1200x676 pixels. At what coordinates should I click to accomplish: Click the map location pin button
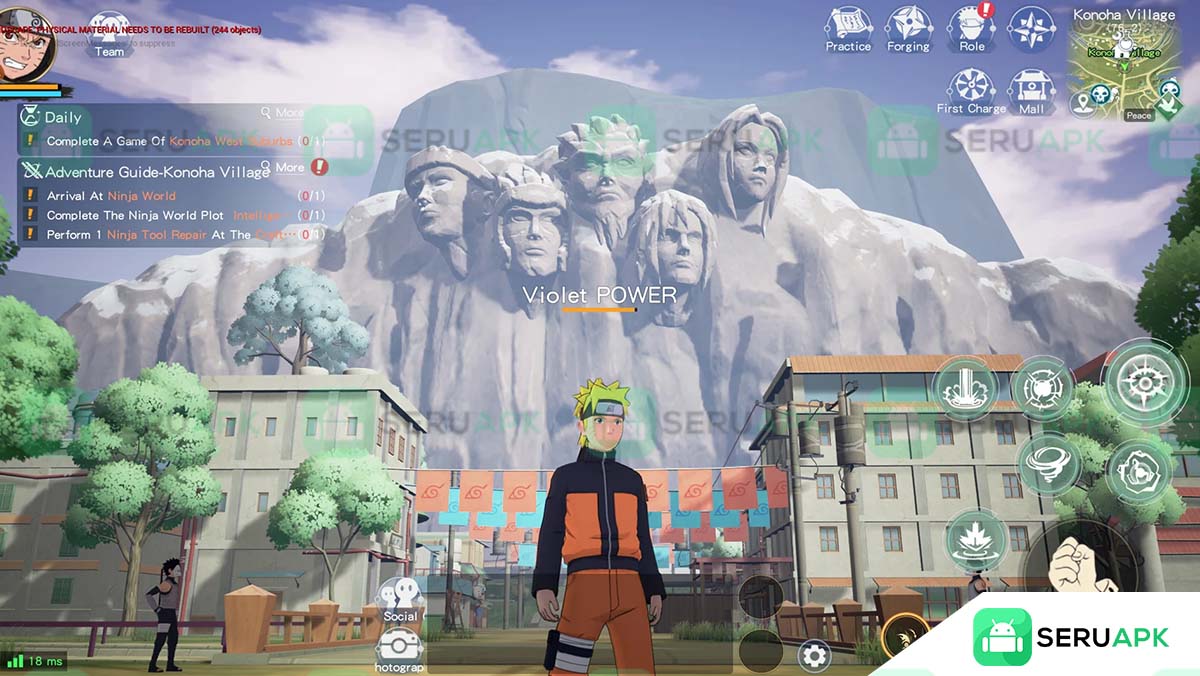pos(1081,101)
